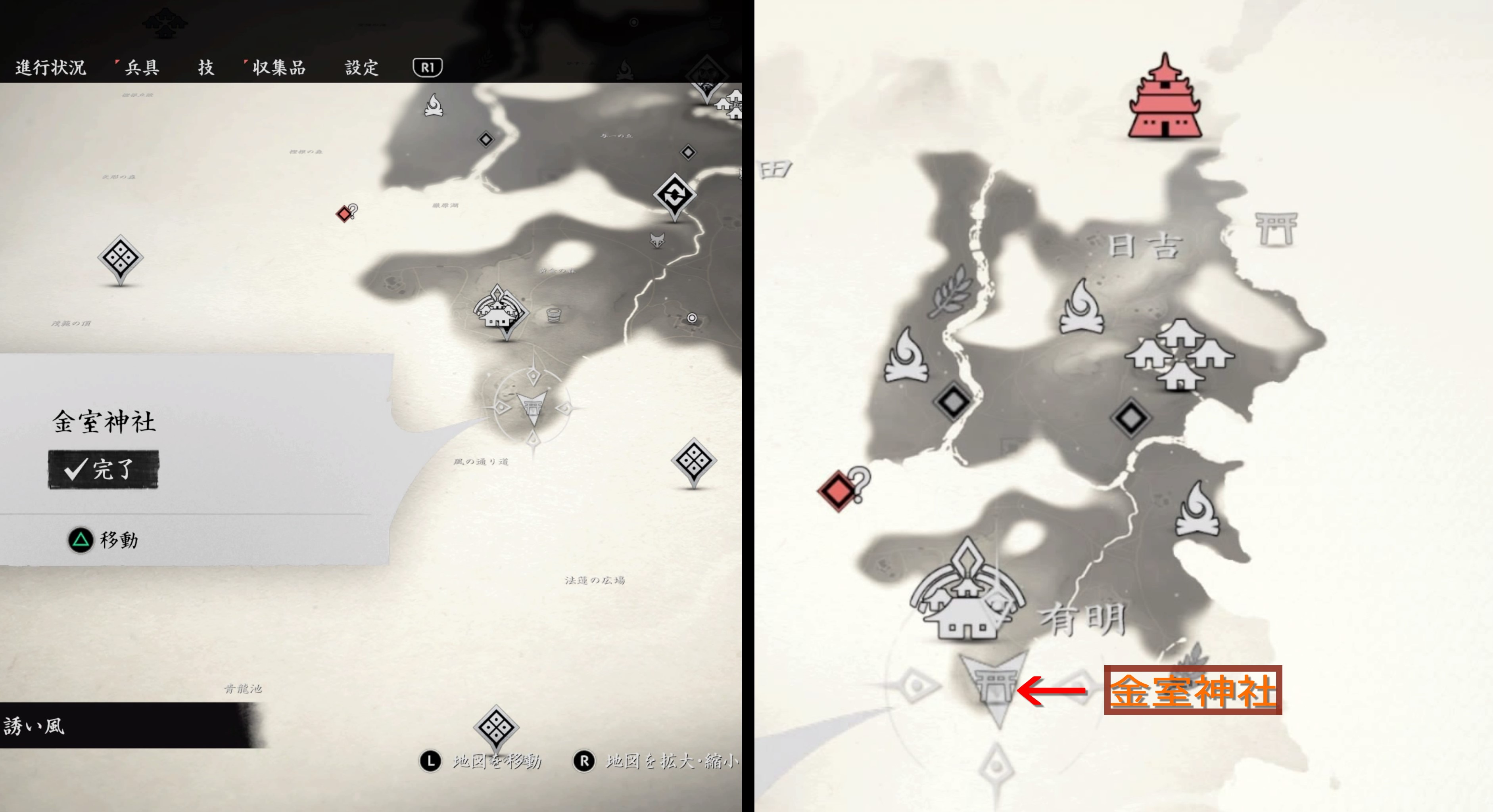The width and height of the screenshot is (1493, 812).
Task: Select the bucket-shaped map marker
Action: 554,315
